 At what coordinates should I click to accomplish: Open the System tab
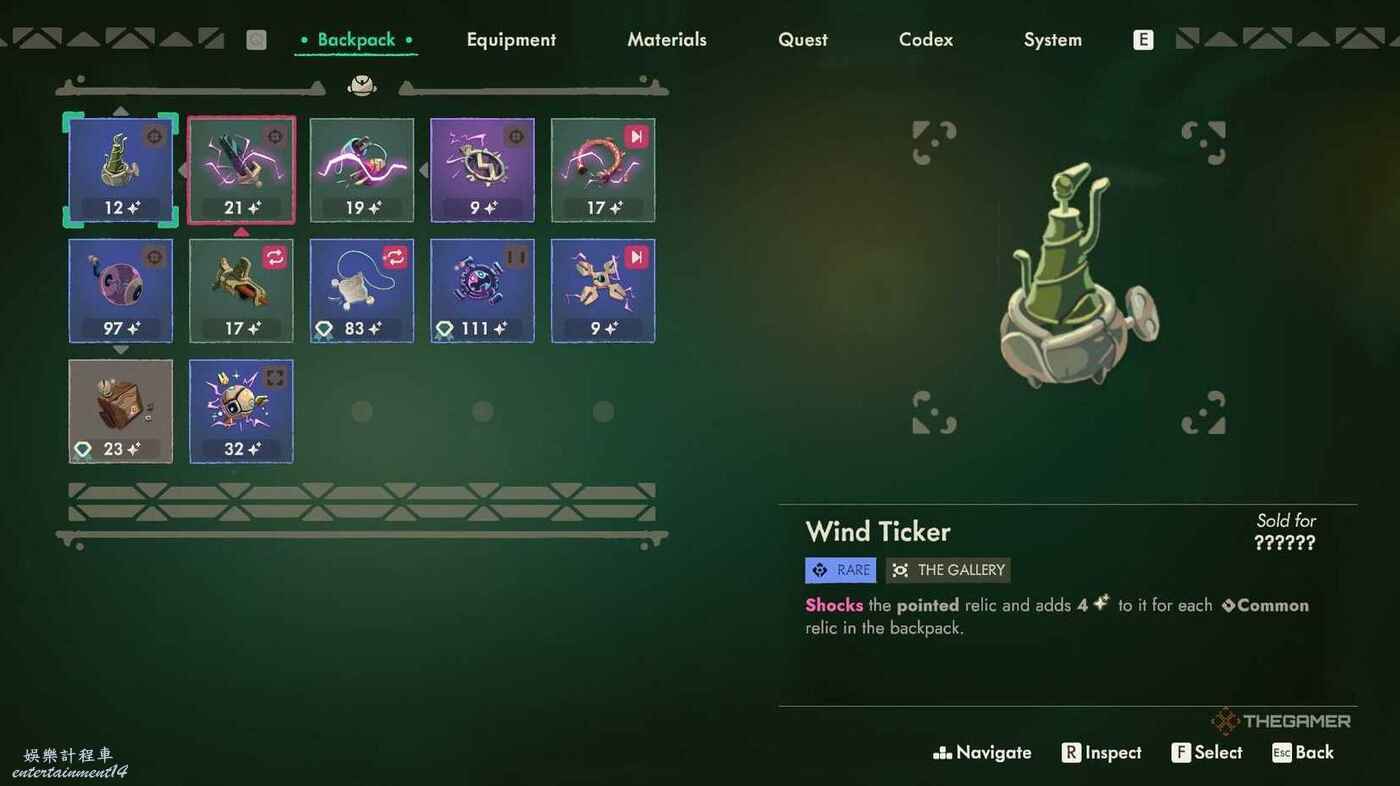[1053, 40]
